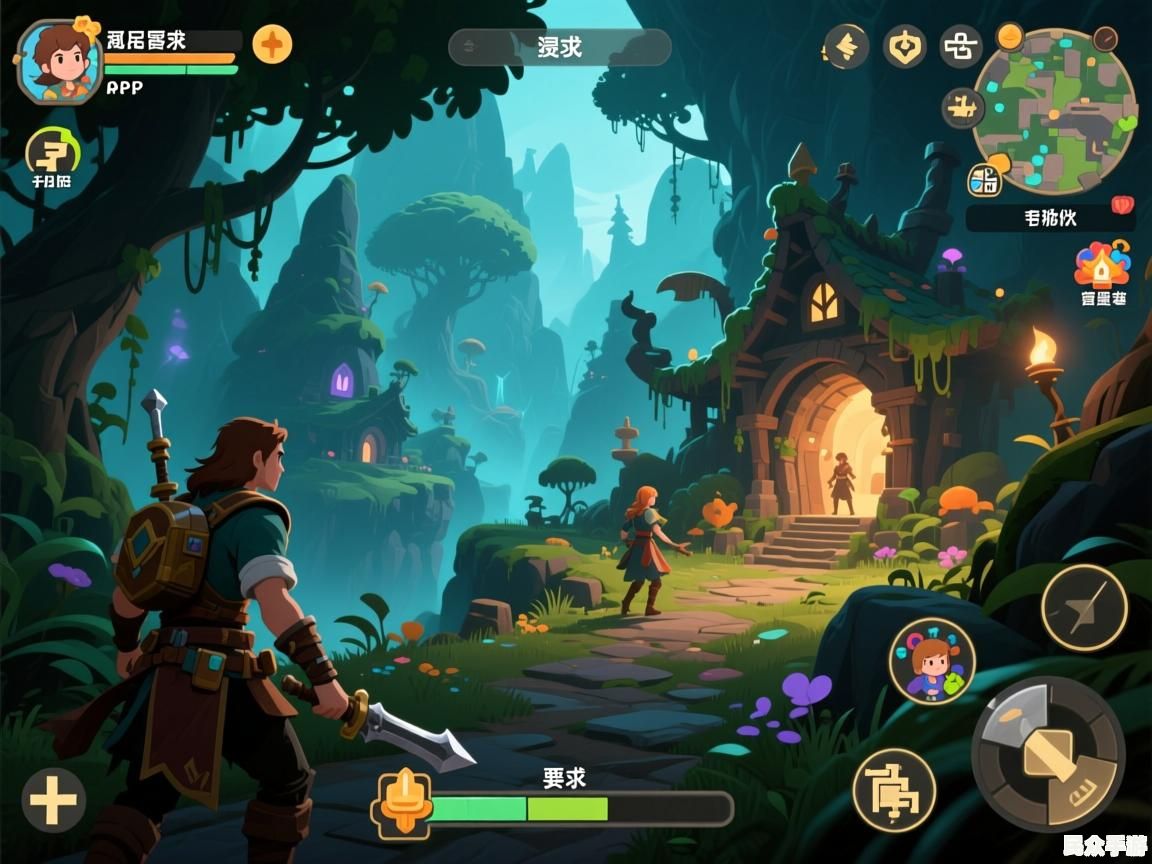Viewport: 1152px width, 864px height.
Task: Click the golden arrow-wing icon button
Action: (x=845, y=47)
